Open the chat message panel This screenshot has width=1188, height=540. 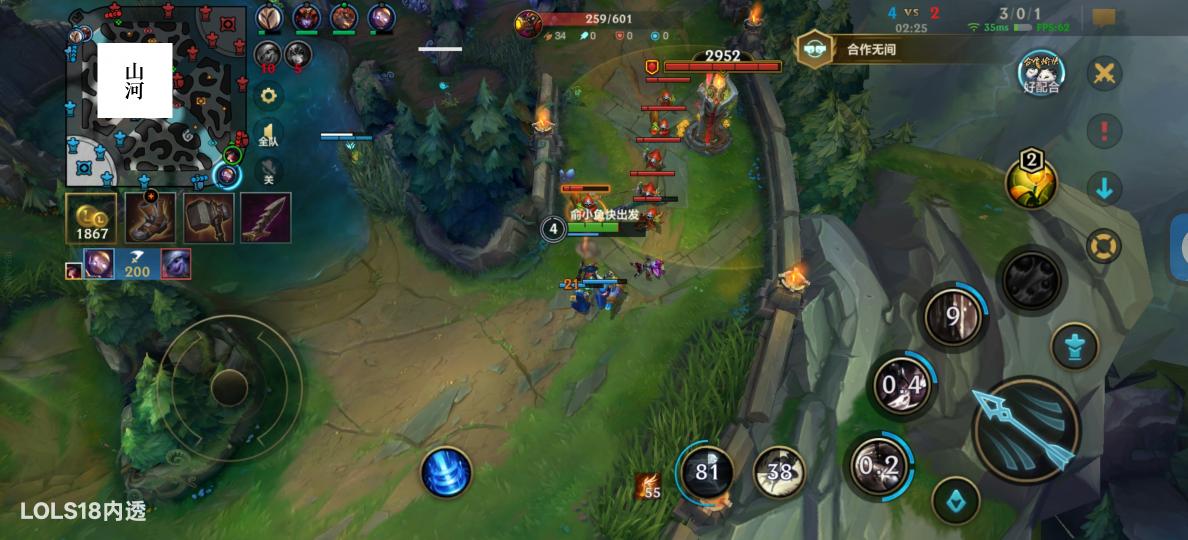pos(1104,17)
